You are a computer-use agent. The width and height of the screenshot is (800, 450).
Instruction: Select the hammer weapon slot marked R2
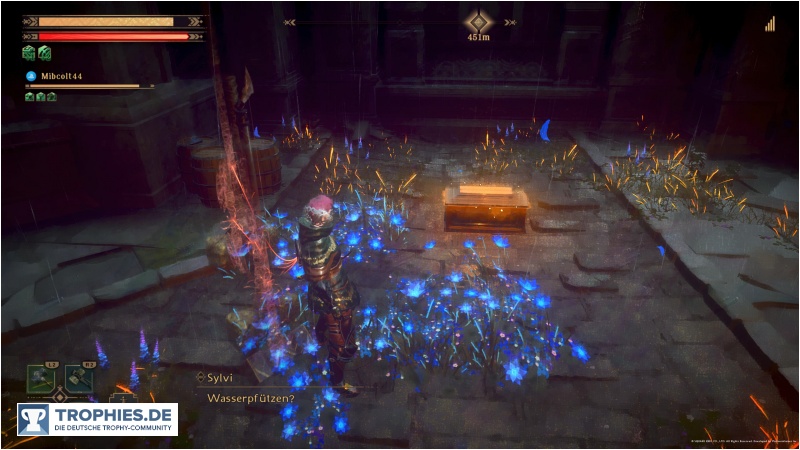79,379
